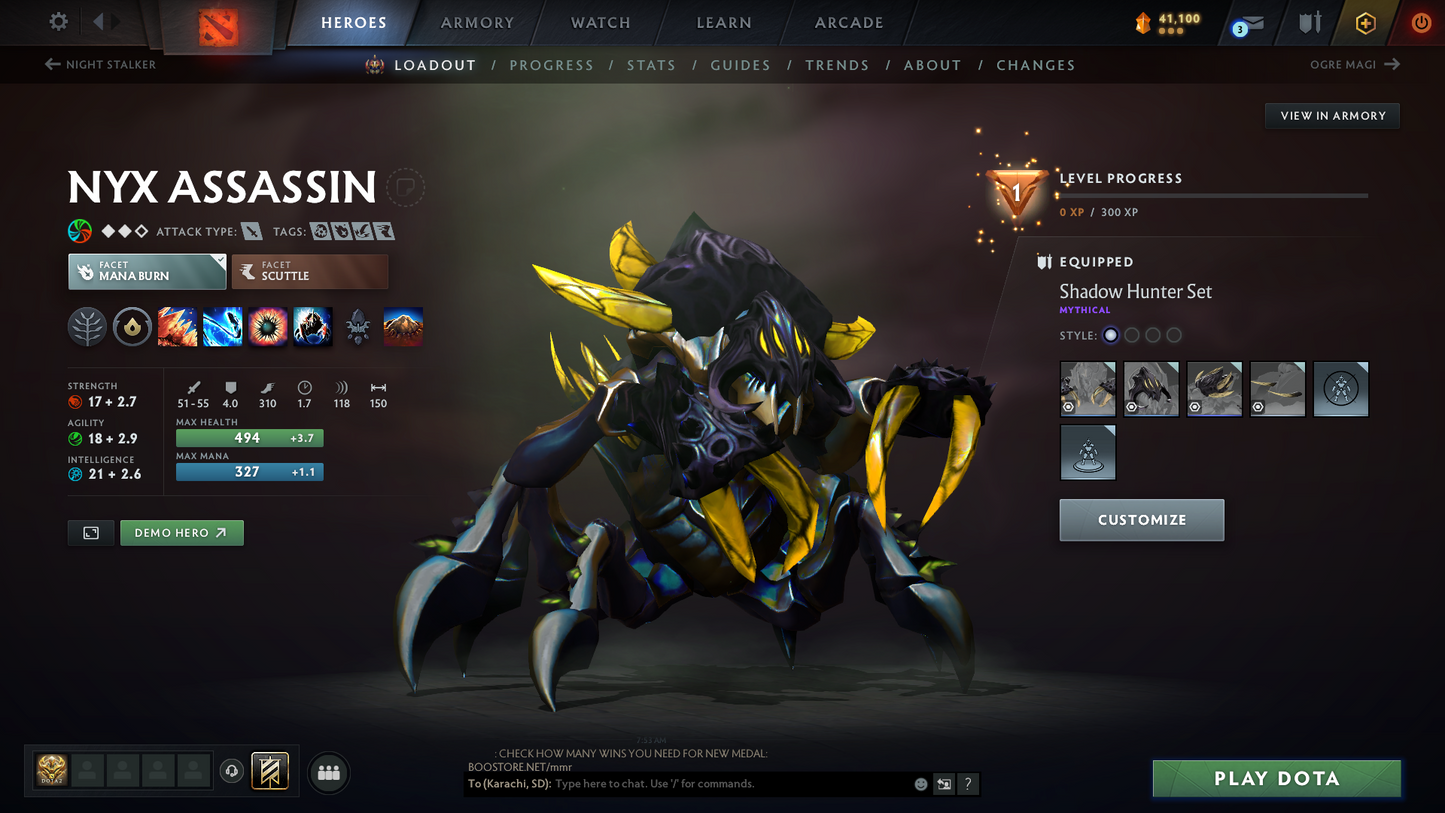Viewport: 1445px width, 813px height.
Task: Click the Level Progress XP bar
Action: tap(1213, 195)
